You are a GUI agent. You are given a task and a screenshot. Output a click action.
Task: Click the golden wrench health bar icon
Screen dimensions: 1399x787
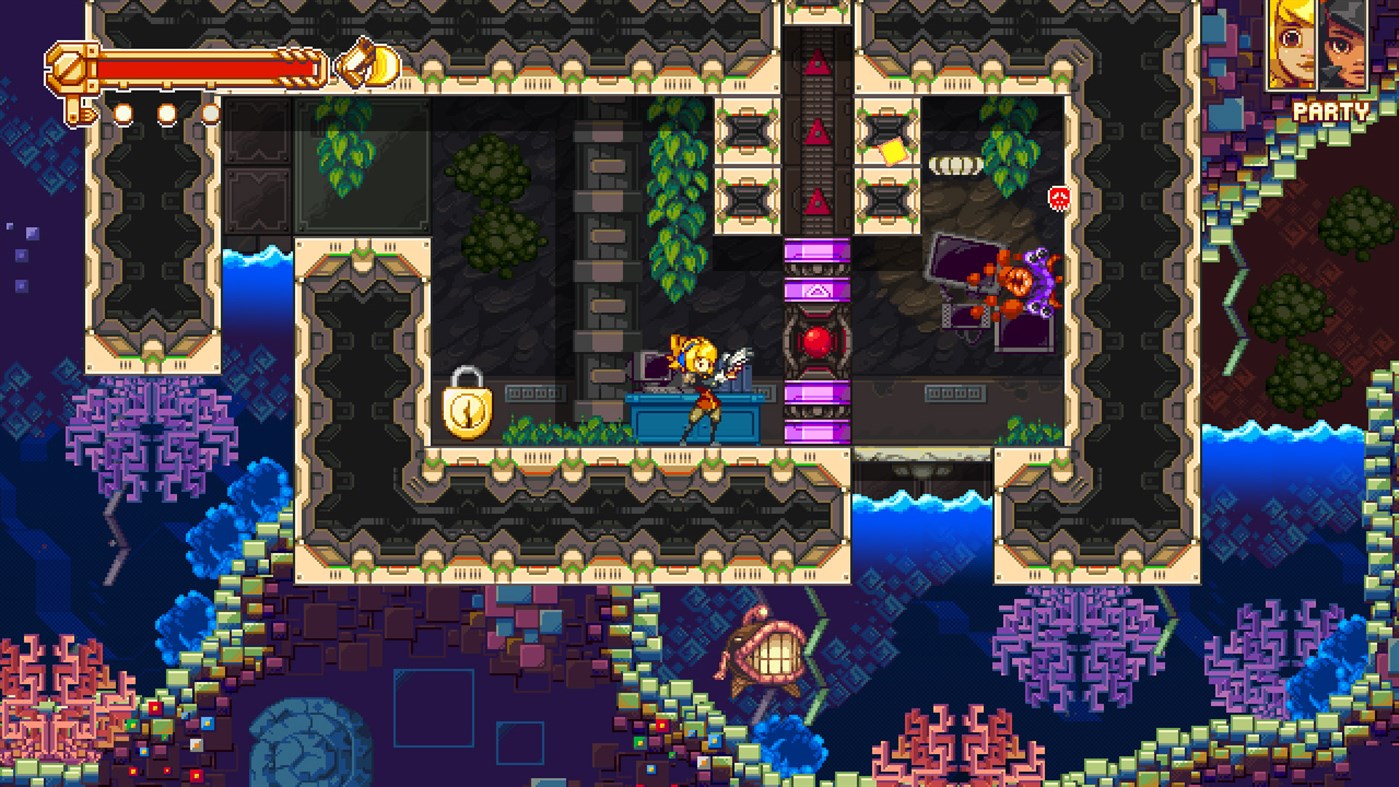pos(68,66)
